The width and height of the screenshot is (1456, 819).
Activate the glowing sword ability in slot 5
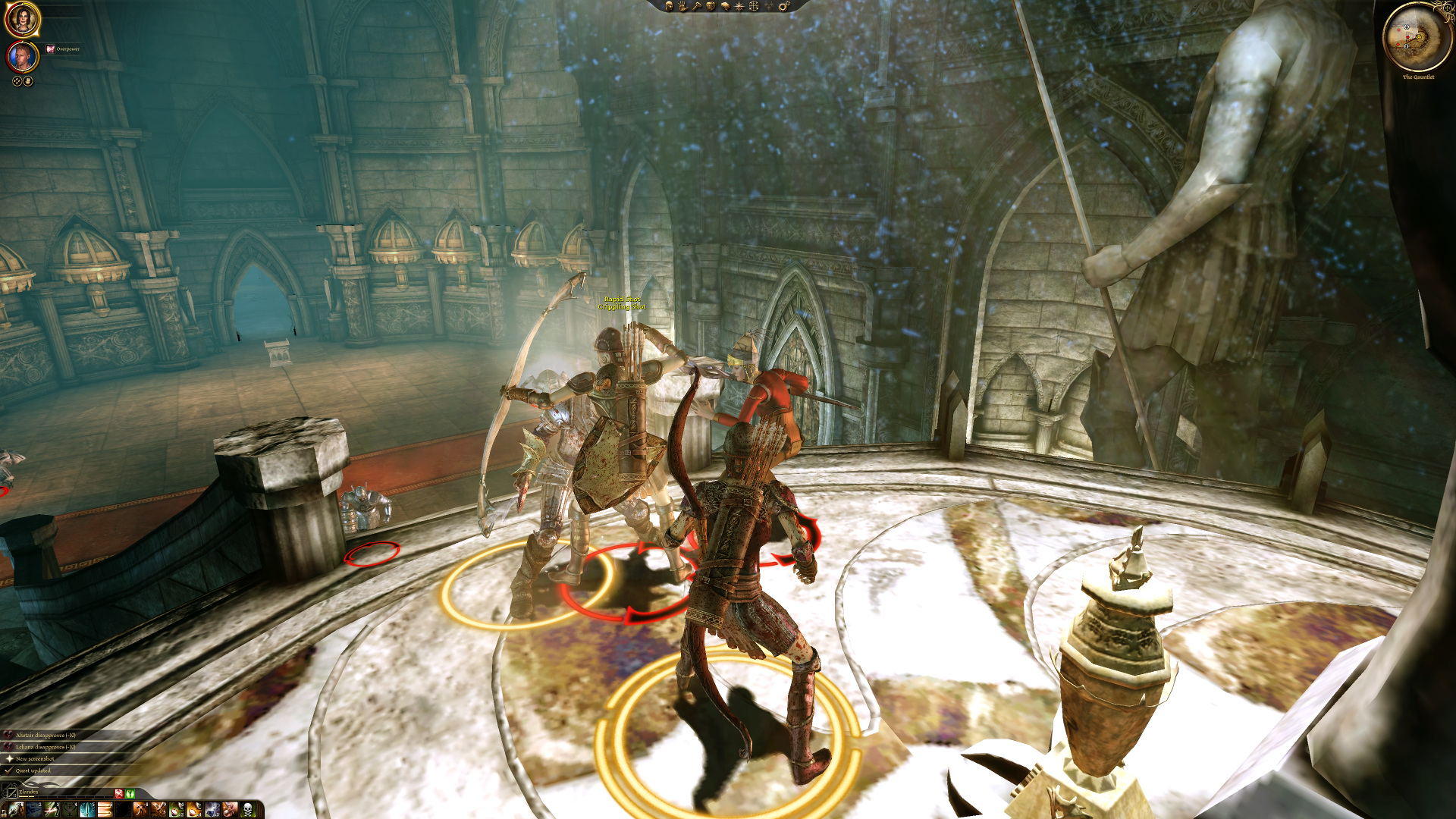coord(87,810)
